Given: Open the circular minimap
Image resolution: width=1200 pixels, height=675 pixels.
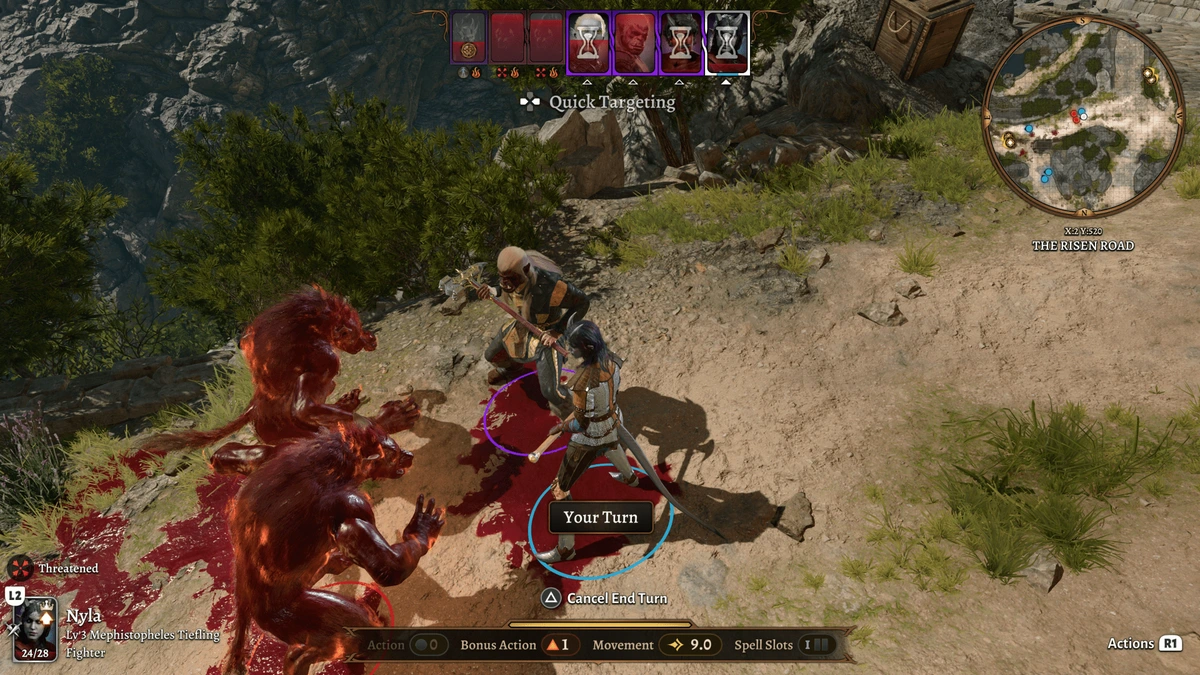Looking at the screenshot, I should 1083,115.
